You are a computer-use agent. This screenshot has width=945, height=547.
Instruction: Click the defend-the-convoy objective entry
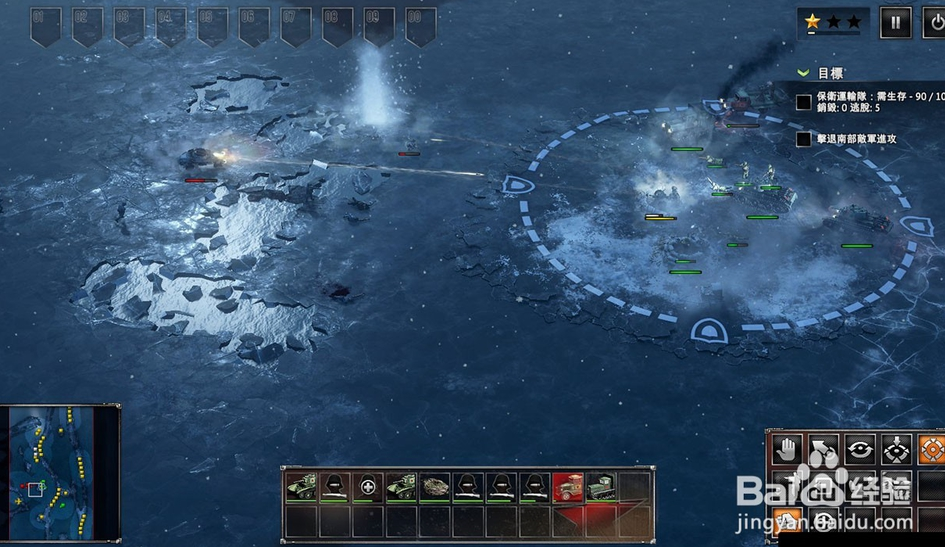pos(870,101)
